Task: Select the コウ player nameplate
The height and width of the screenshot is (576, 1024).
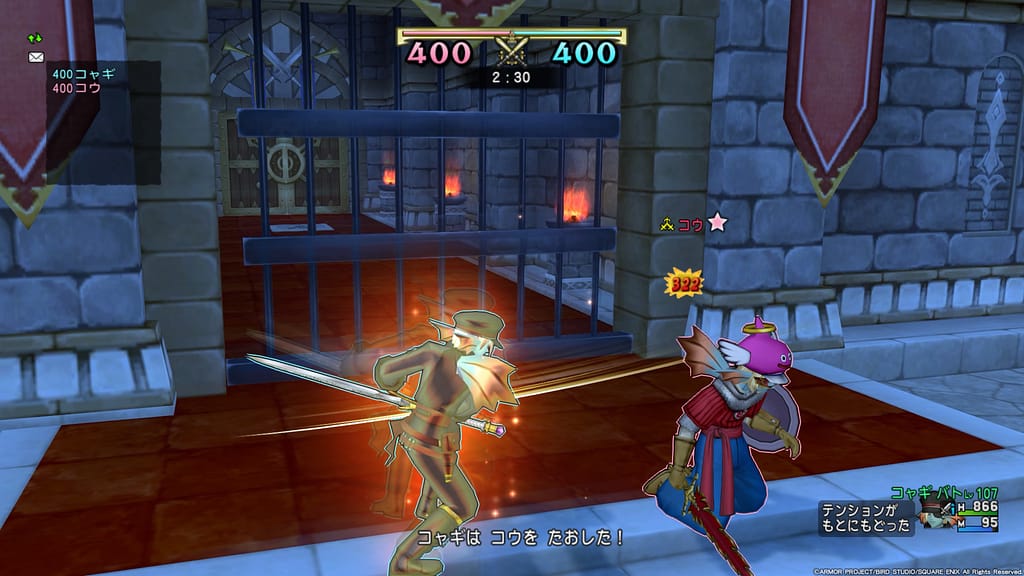Action: tap(692, 224)
